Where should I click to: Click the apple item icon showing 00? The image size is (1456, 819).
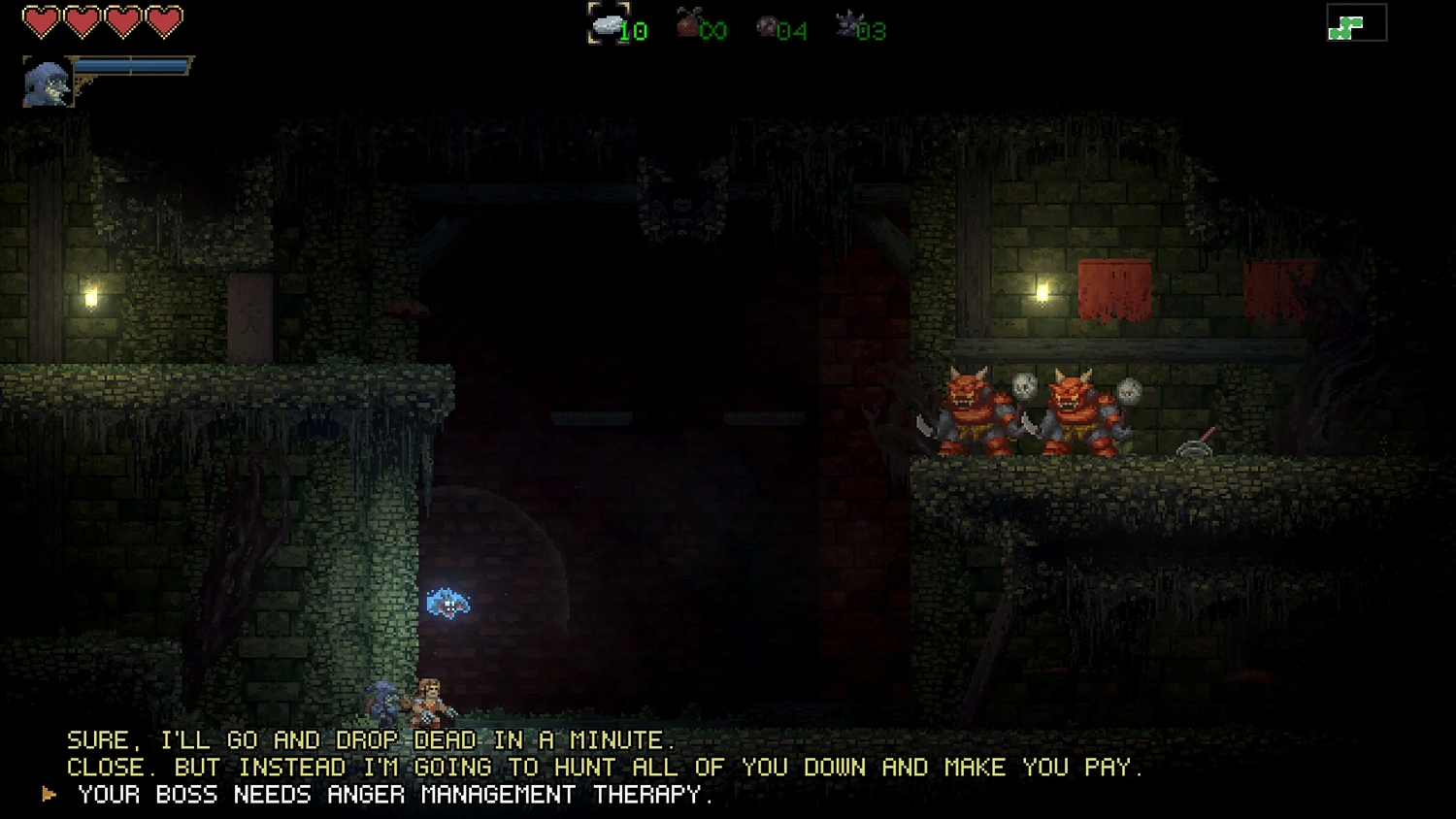point(688,25)
